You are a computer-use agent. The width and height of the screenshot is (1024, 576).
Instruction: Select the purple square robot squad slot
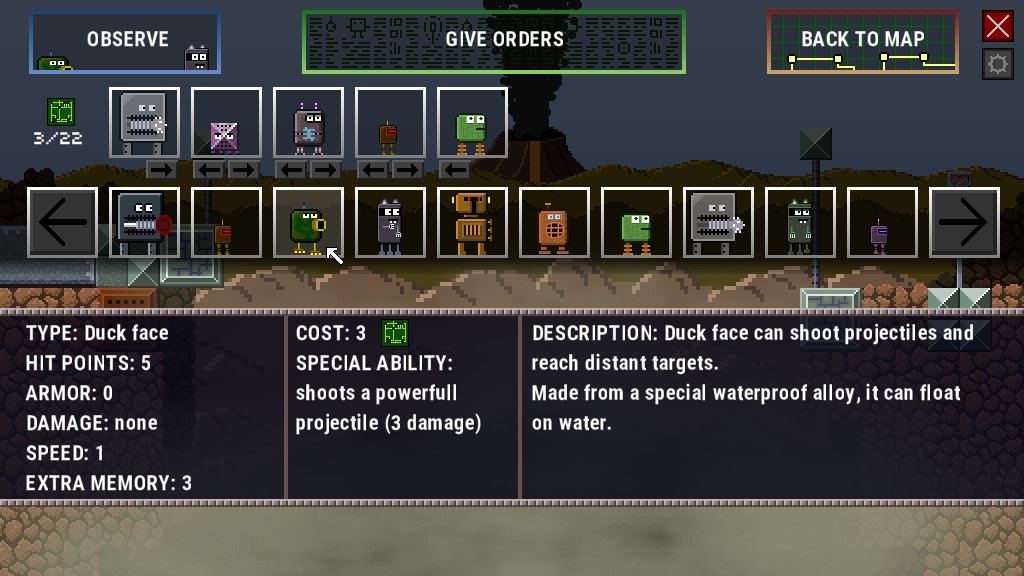tap(226, 122)
